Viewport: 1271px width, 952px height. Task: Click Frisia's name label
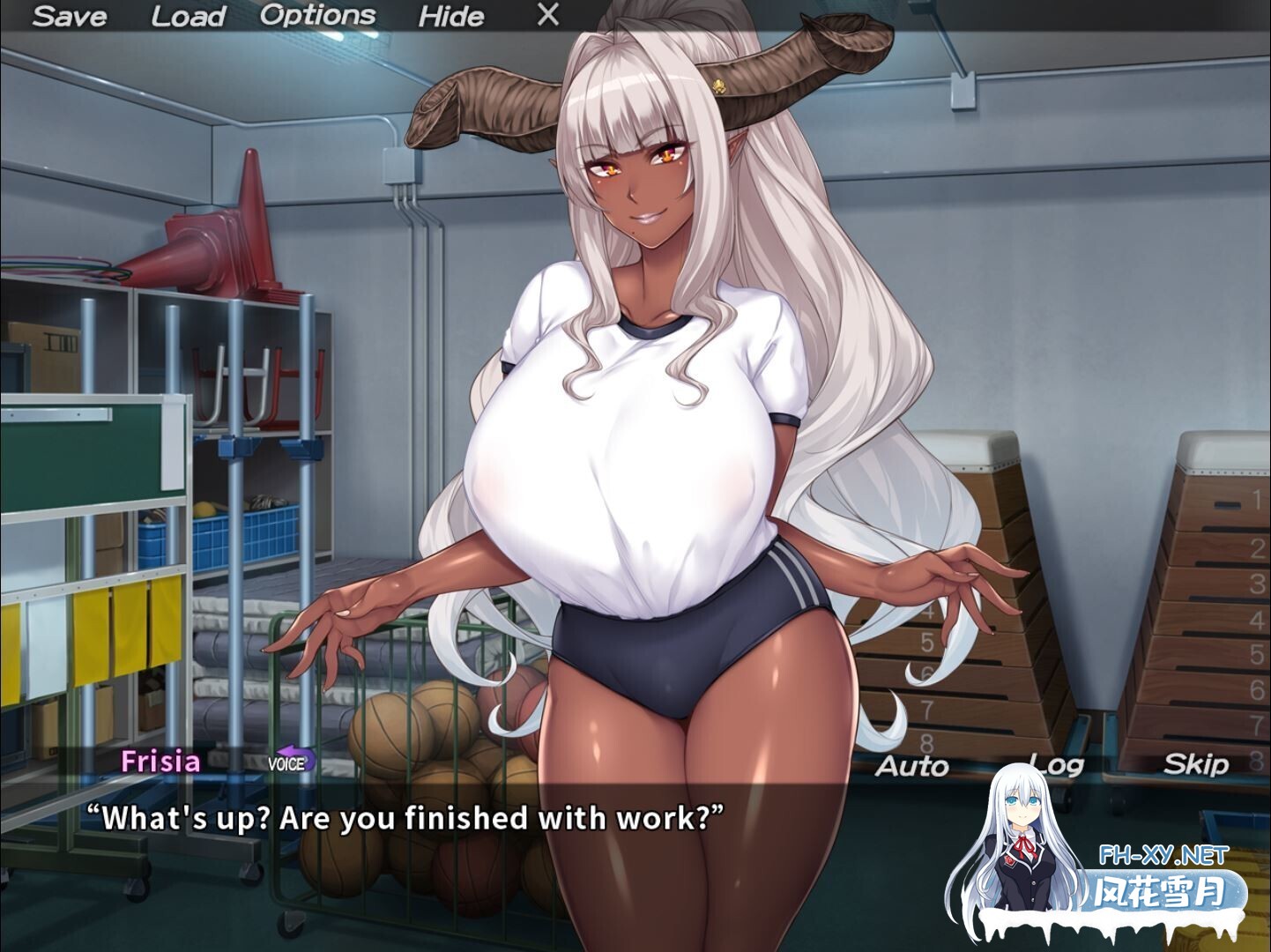[160, 760]
